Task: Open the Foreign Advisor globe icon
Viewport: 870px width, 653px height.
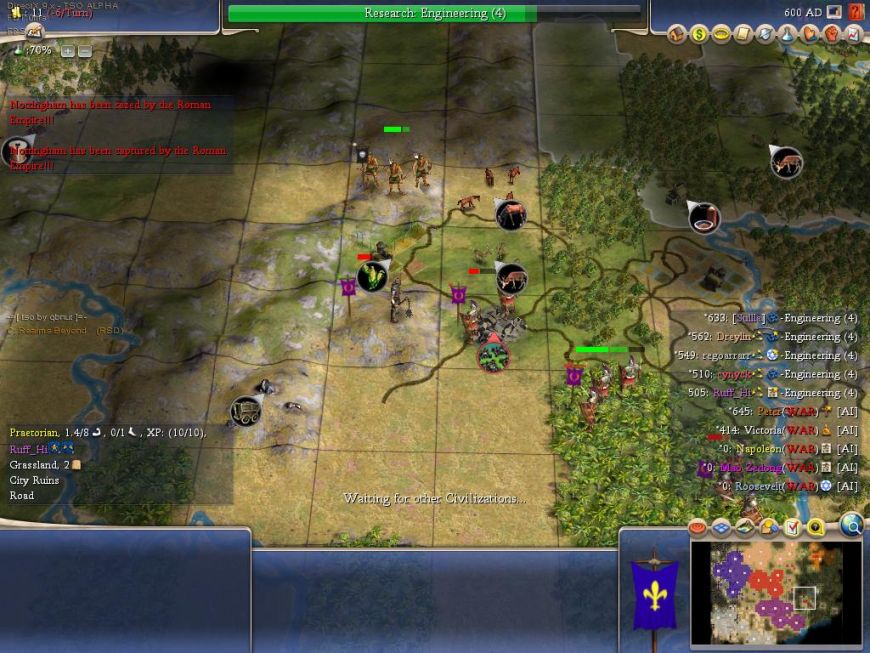Action: [x=765, y=35]
